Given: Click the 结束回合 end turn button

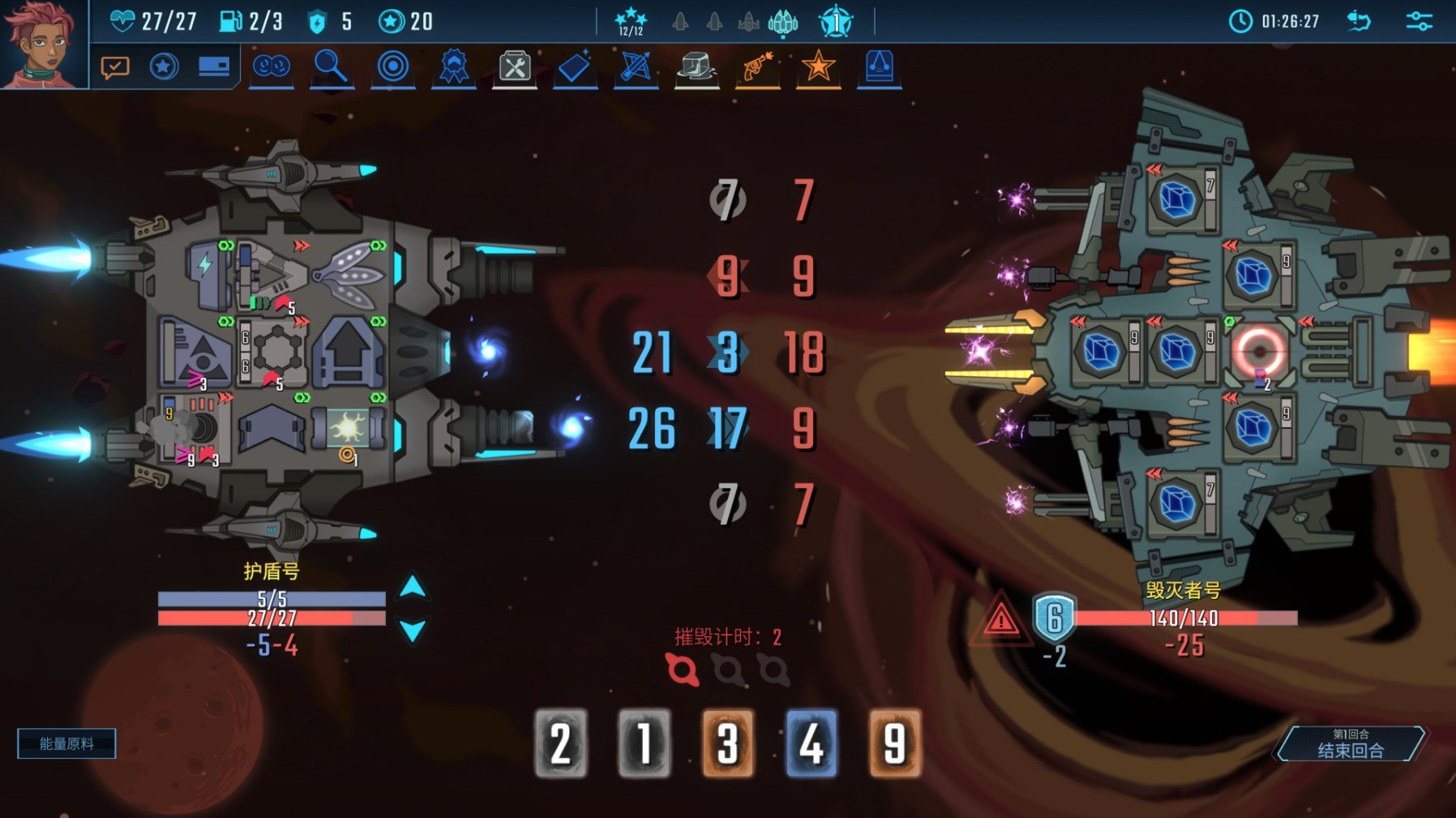Looking at the screenshot, I should 1350,744.
